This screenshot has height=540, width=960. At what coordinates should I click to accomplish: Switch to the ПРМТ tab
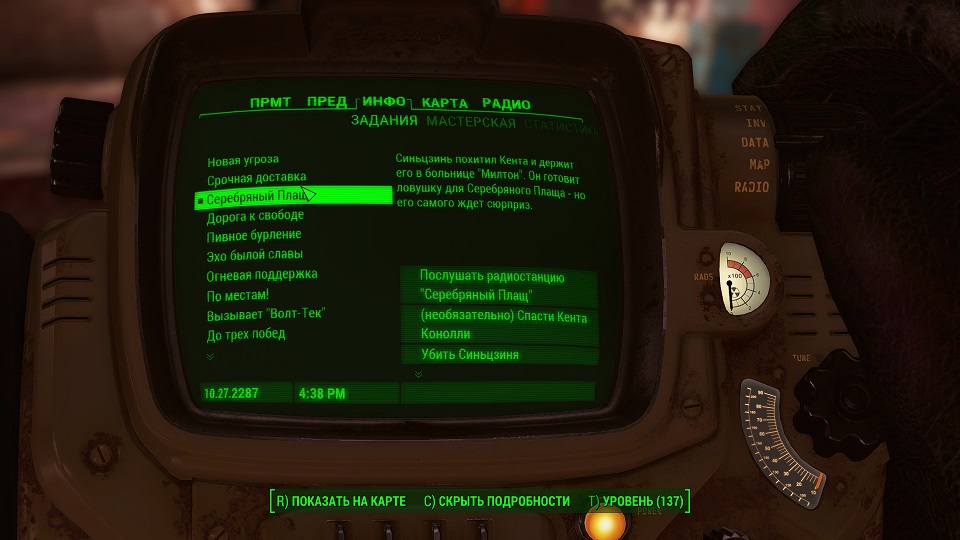pos(270,103)
